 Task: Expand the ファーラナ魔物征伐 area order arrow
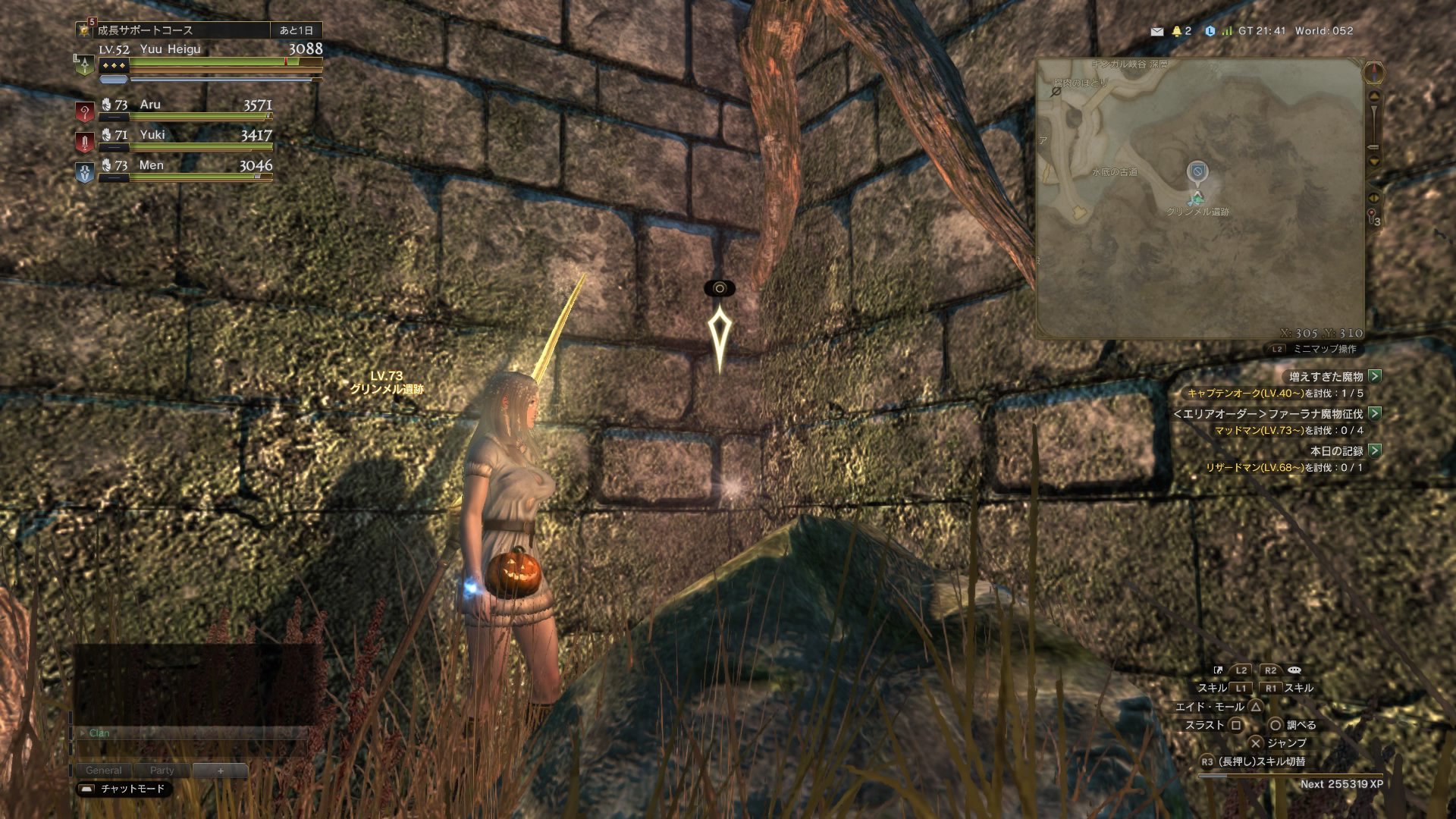pyautogui.click(x=1375, y=413)
